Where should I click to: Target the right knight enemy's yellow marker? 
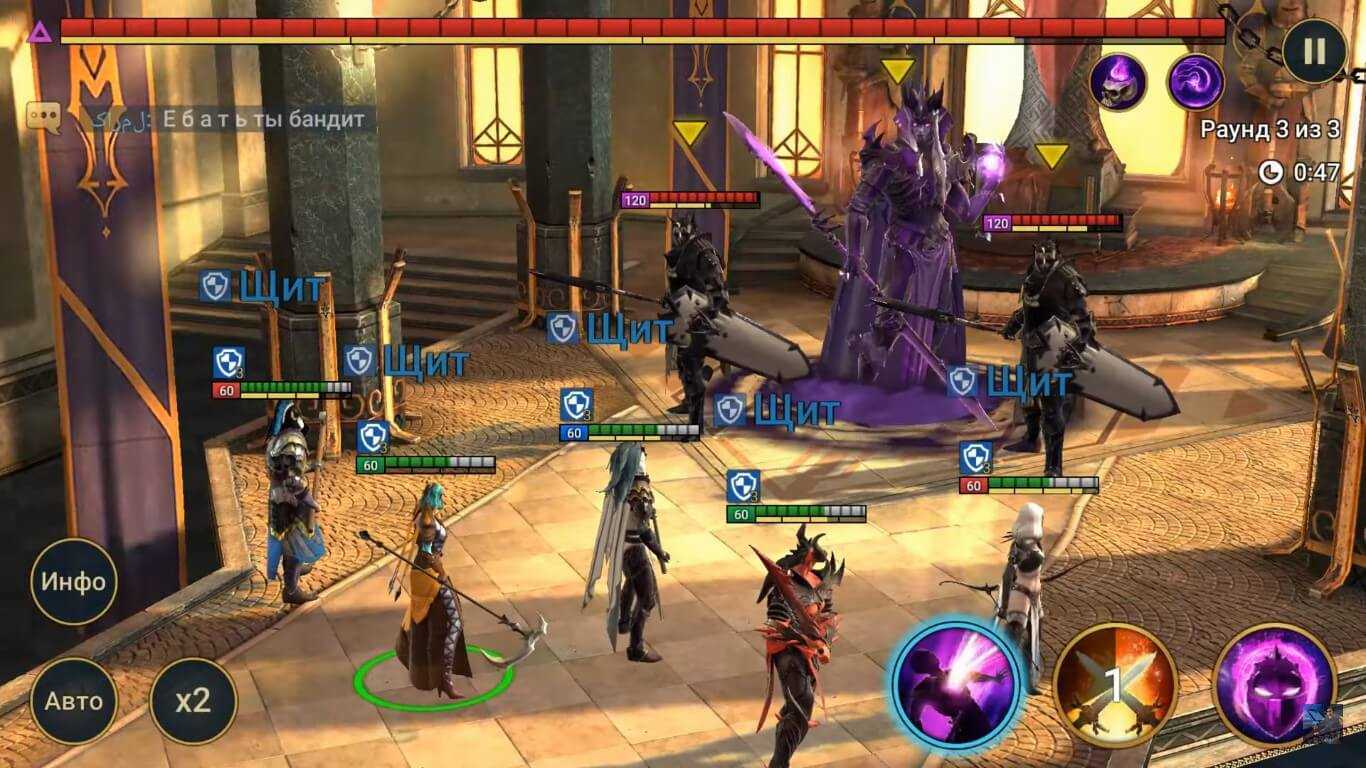1051,156
